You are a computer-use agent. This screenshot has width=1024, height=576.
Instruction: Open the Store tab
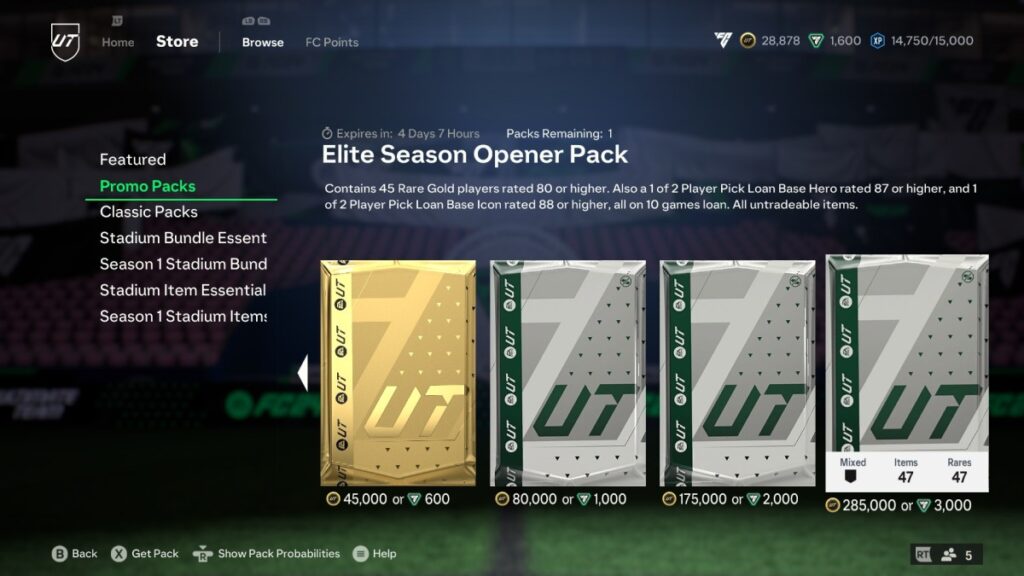(x=177, y=42)
